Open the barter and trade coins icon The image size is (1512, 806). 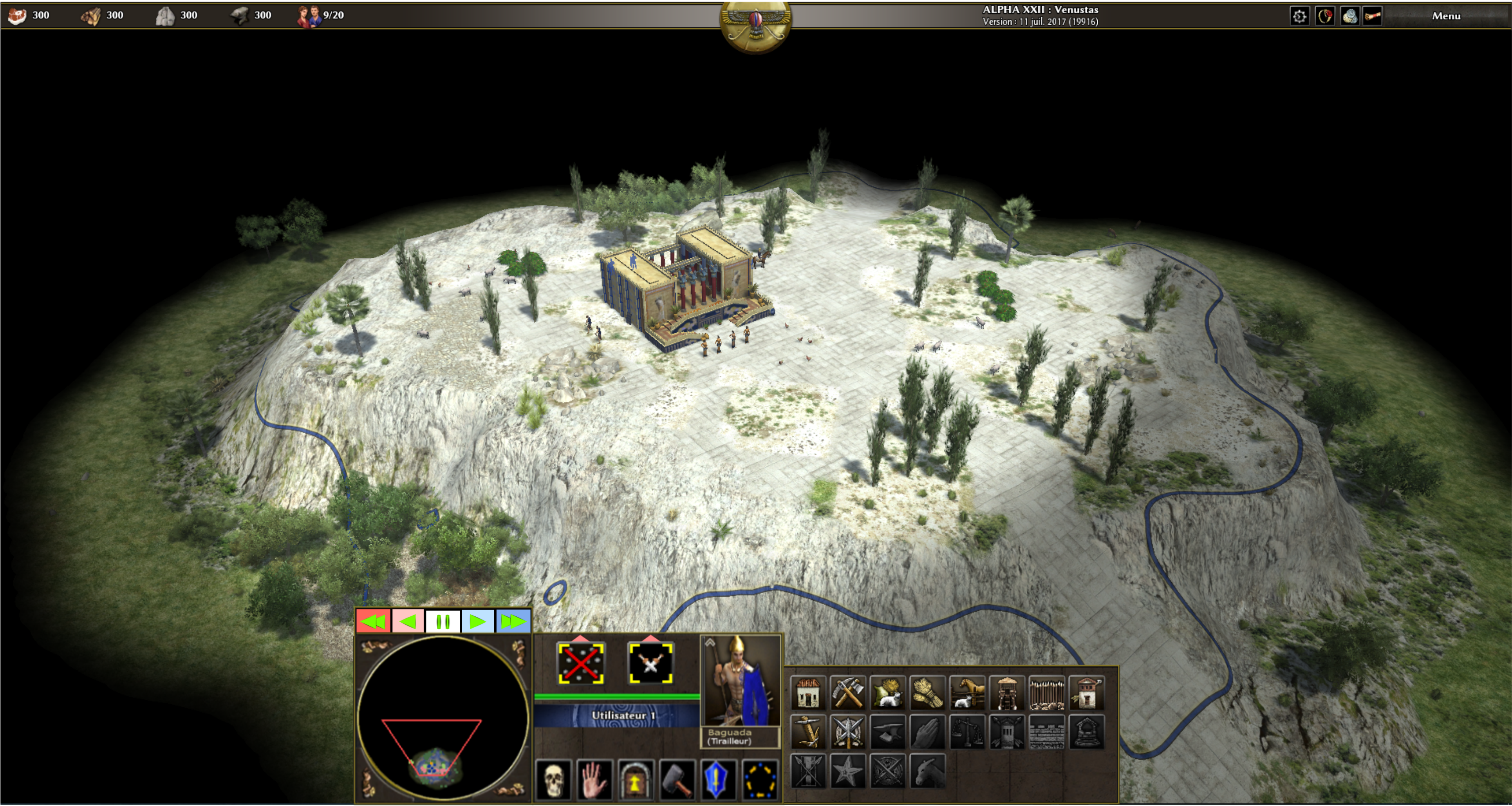click(x=1349, y=16)
